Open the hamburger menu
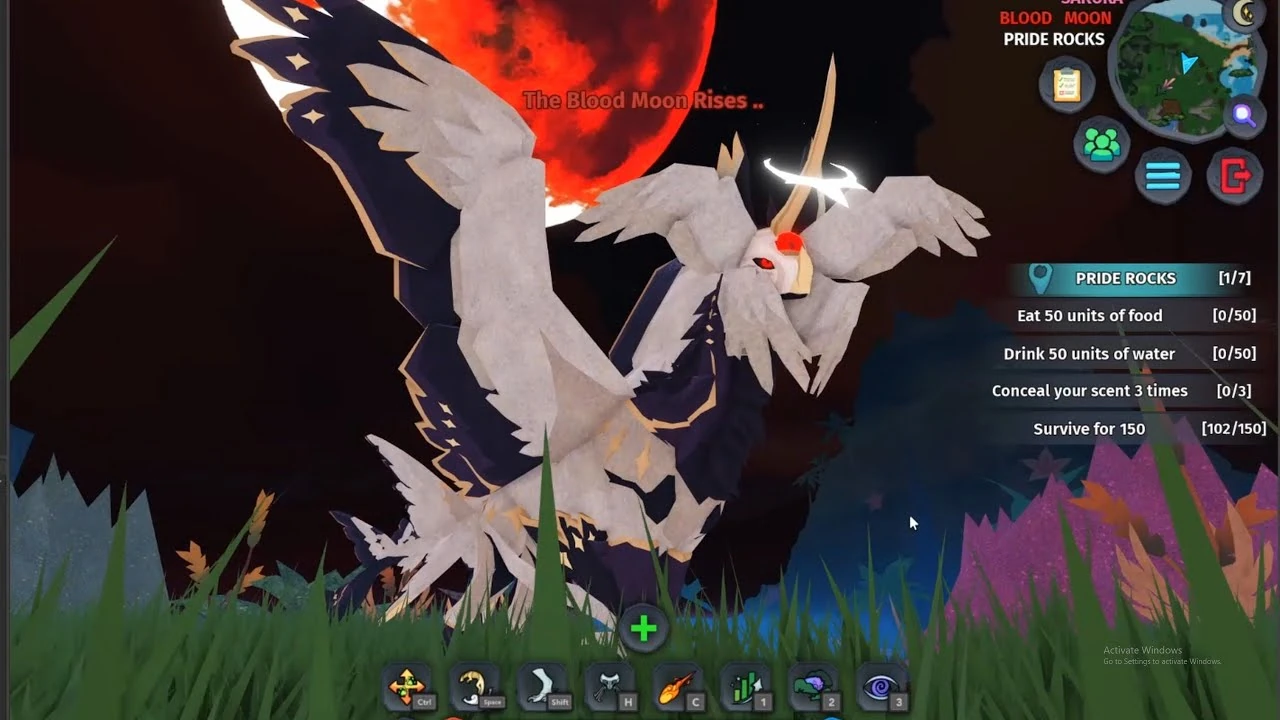This screenshot has width=1280, height=720. [1162, 175]
